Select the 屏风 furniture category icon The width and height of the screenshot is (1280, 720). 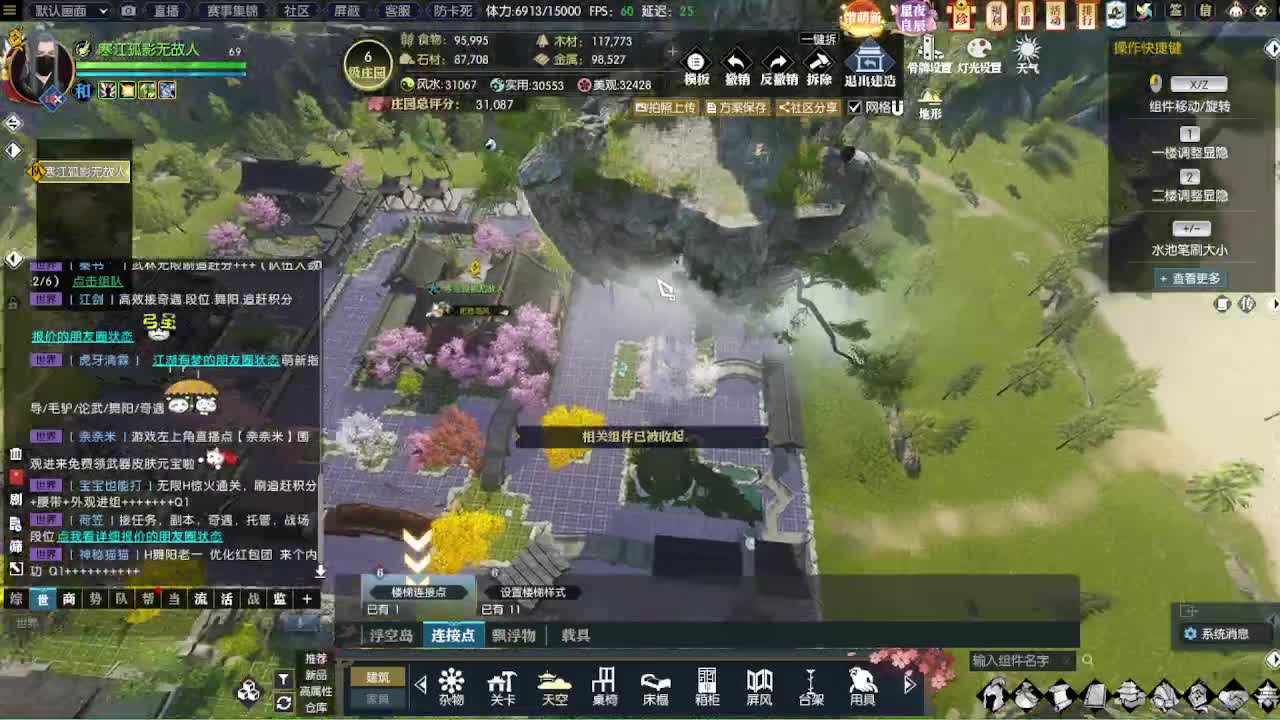[759, 685]
